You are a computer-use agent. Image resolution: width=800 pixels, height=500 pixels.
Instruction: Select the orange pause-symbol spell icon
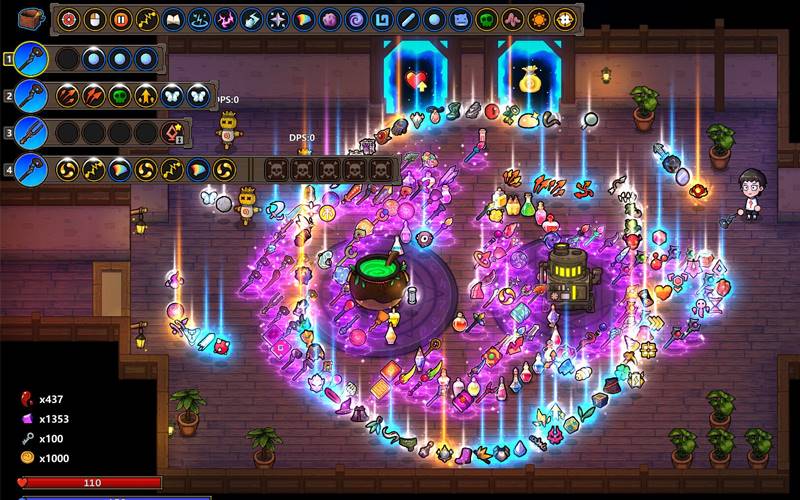click(x=121, y=19)
